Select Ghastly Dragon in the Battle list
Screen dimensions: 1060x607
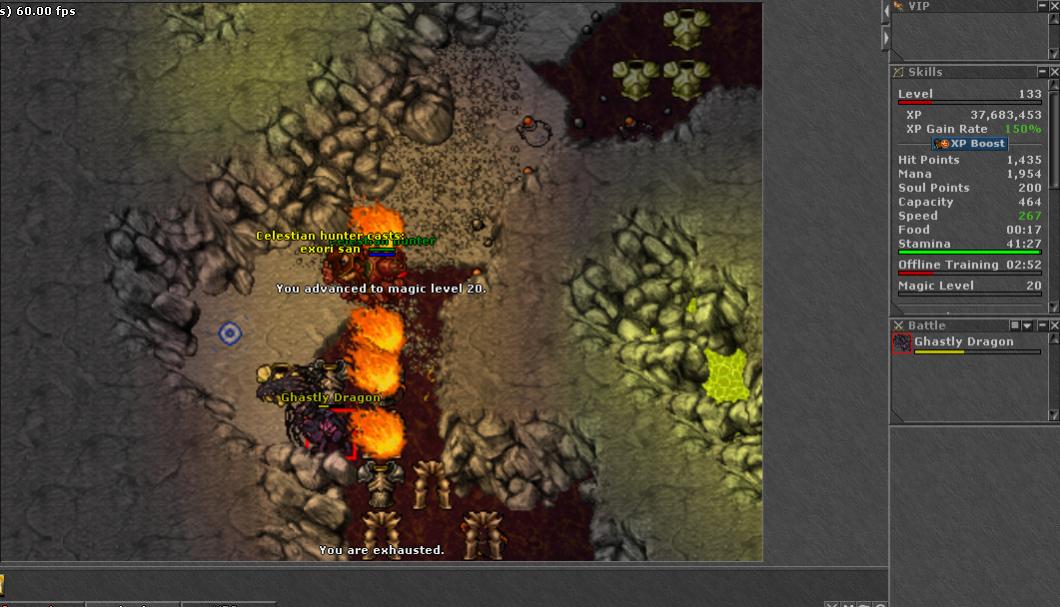(963, 342)
